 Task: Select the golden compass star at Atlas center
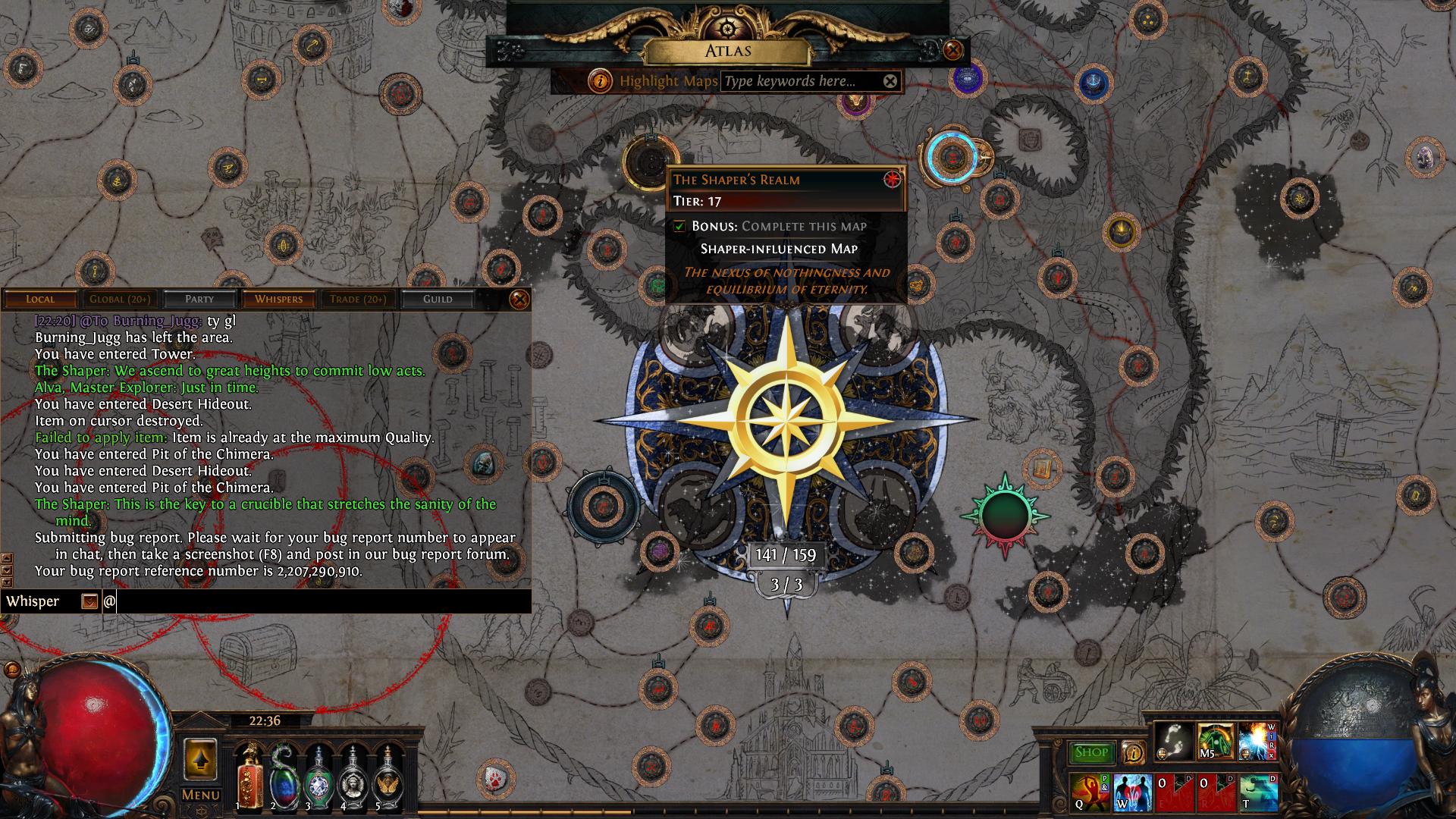786,418
